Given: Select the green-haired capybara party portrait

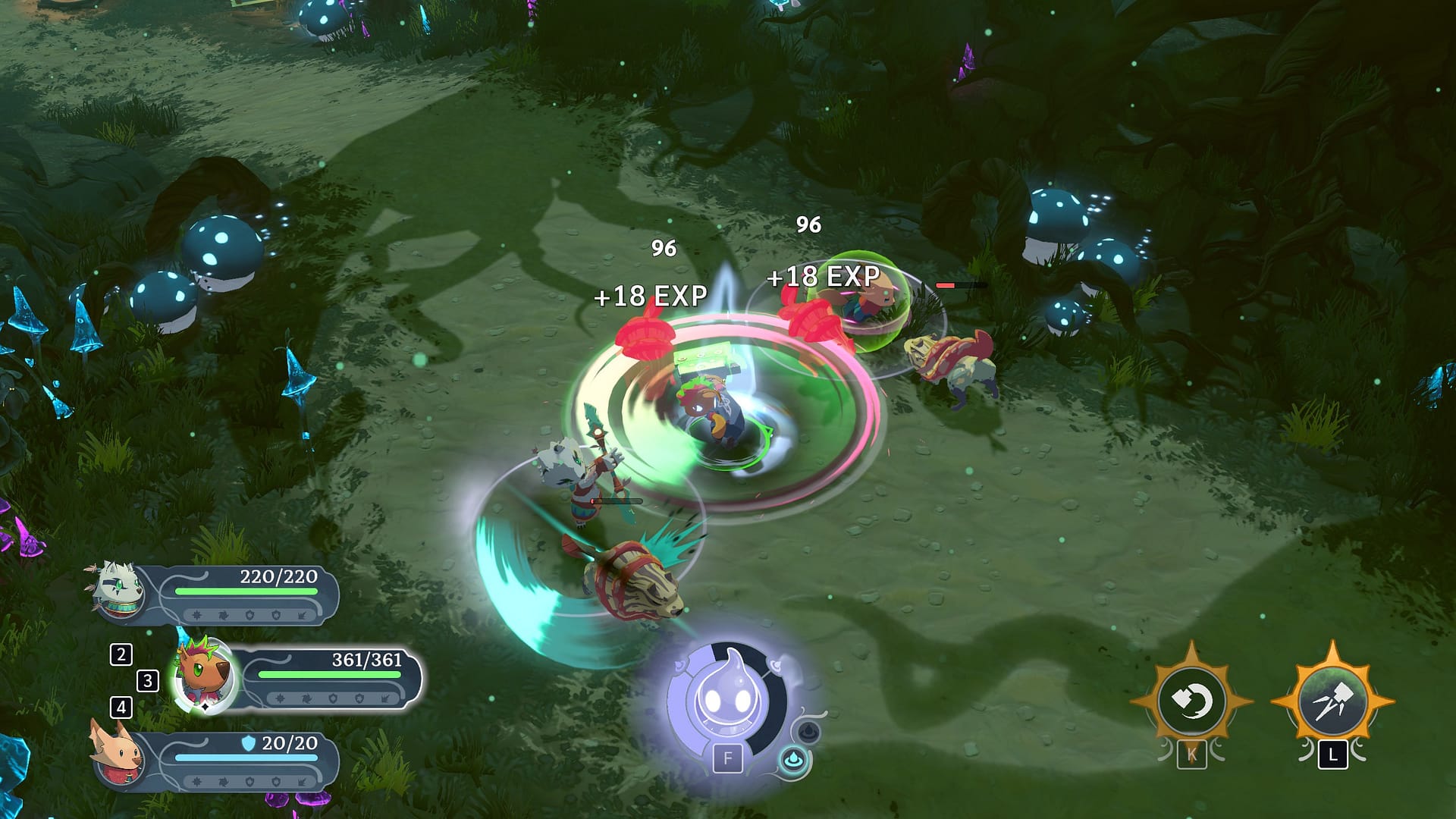Looking at the screenshot, I should (x=202, y=675).
